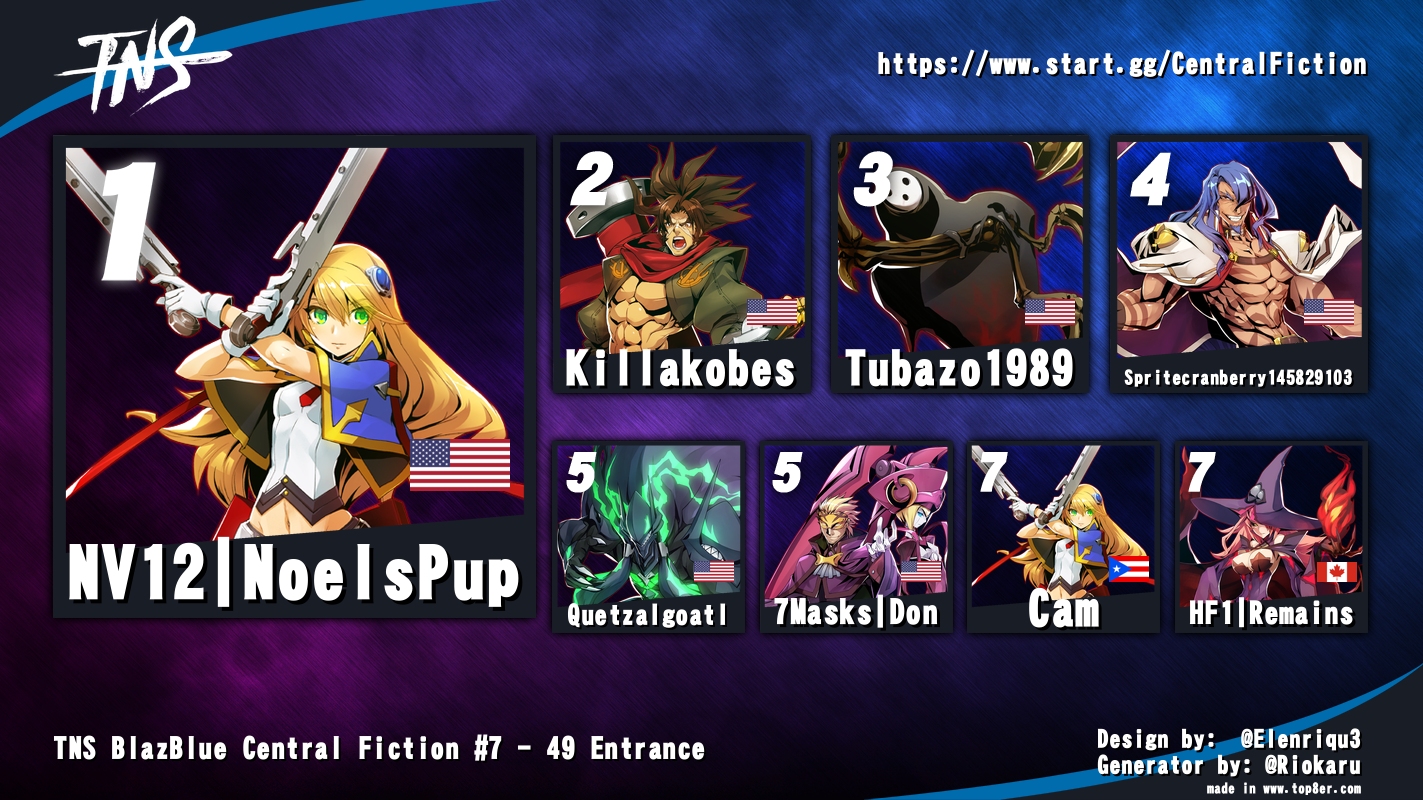Open the Spritecranberry145829103 player card
The width and height of the screenshot is (1423, 800).
[x=1238, y=265]
